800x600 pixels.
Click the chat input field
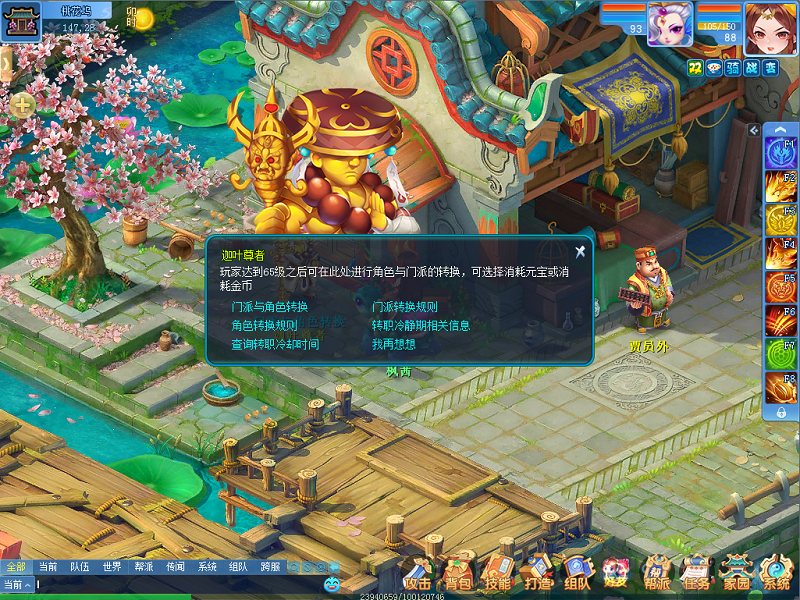pos(160,585)
